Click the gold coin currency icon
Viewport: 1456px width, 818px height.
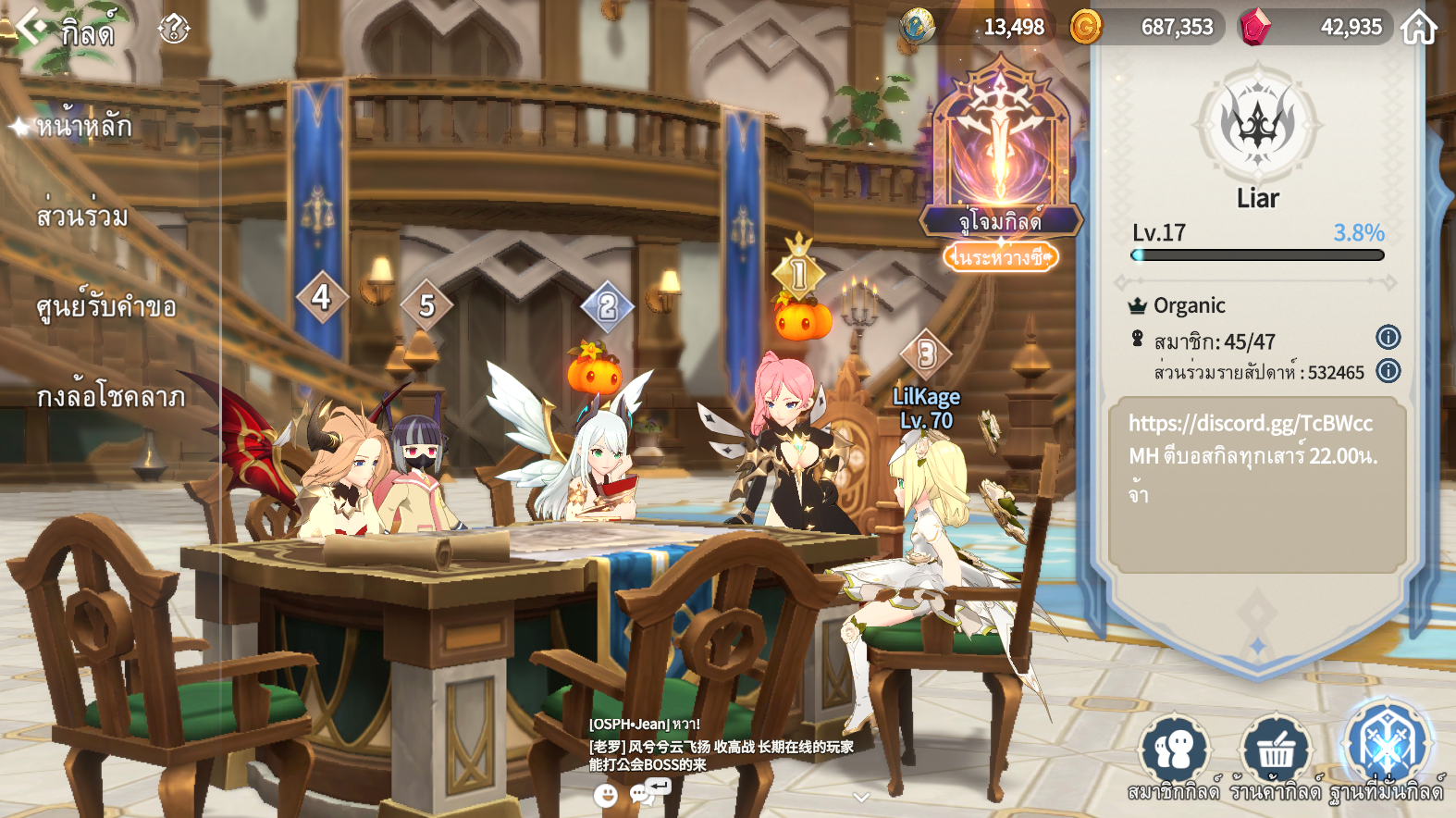coord(1085,28)
